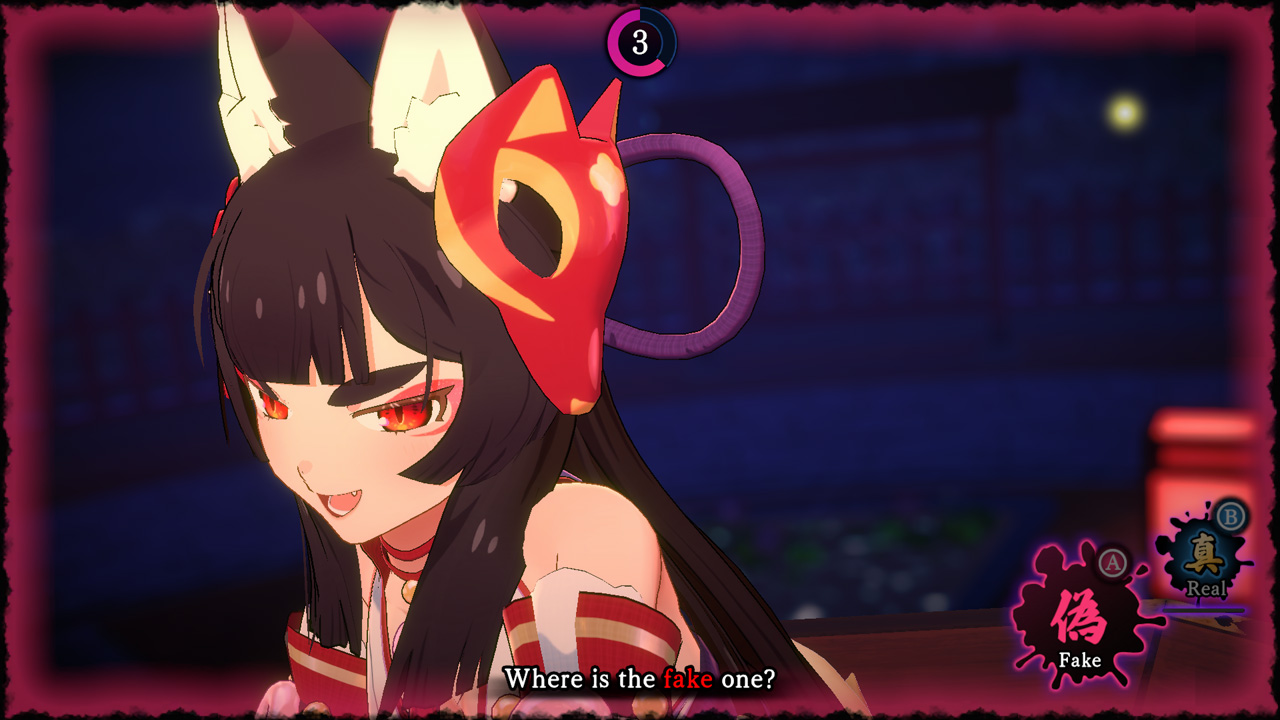Click the golden bell on the red choker

pos(409,591)
